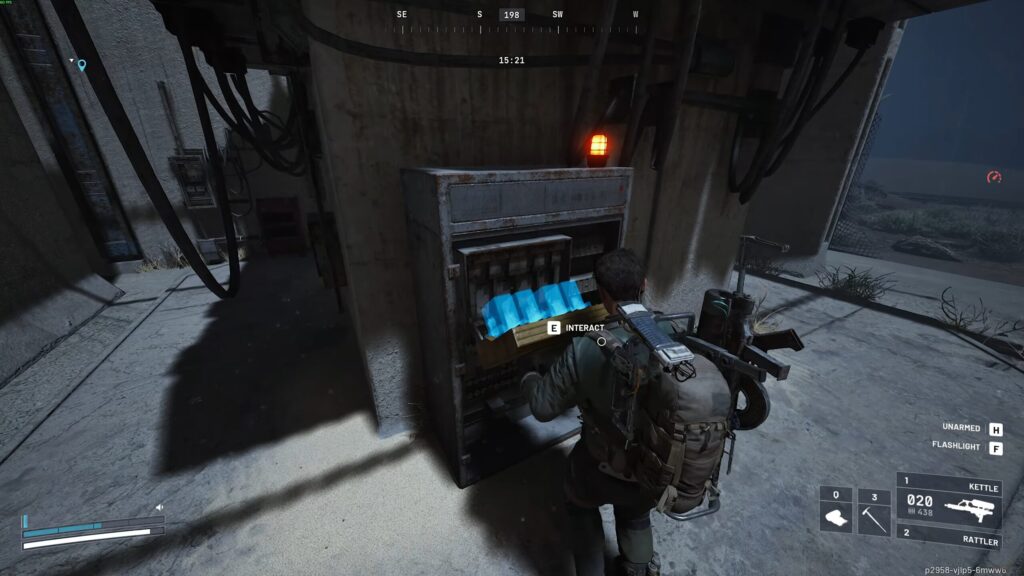Screen dimensions: 1024x576
Task: Click the red gauge indicator icon
Action: tap(994, 177)
